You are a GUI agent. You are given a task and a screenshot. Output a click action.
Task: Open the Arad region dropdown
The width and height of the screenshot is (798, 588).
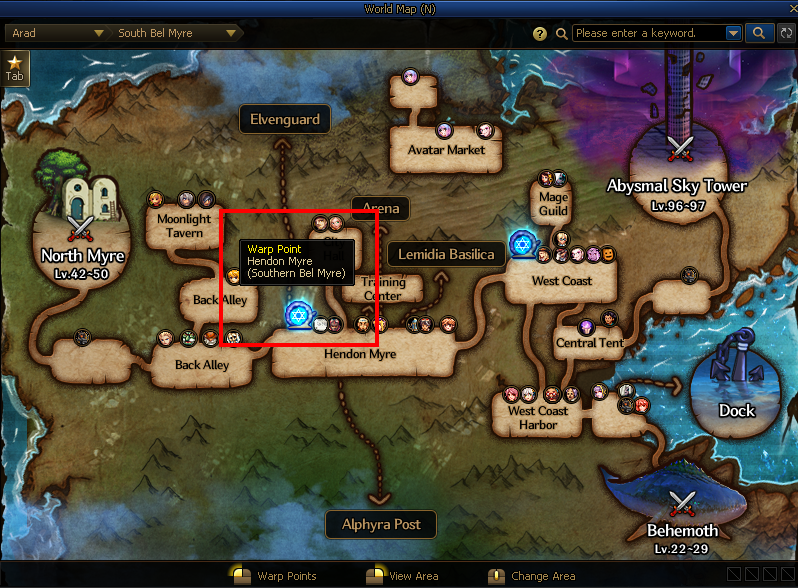coord(57,33)
